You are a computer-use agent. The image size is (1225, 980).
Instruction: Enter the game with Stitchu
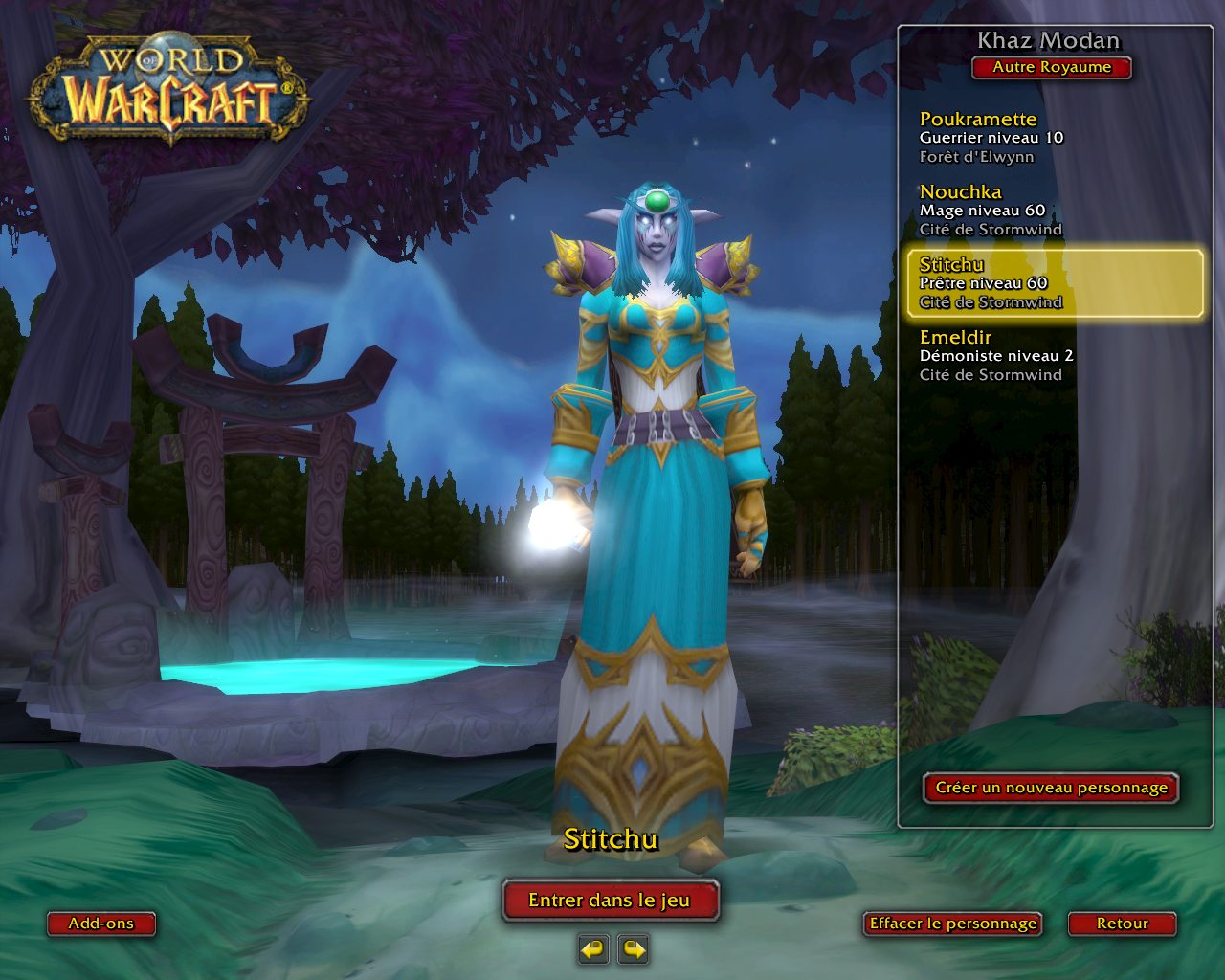pyautogui.click(x=610, y=900)
